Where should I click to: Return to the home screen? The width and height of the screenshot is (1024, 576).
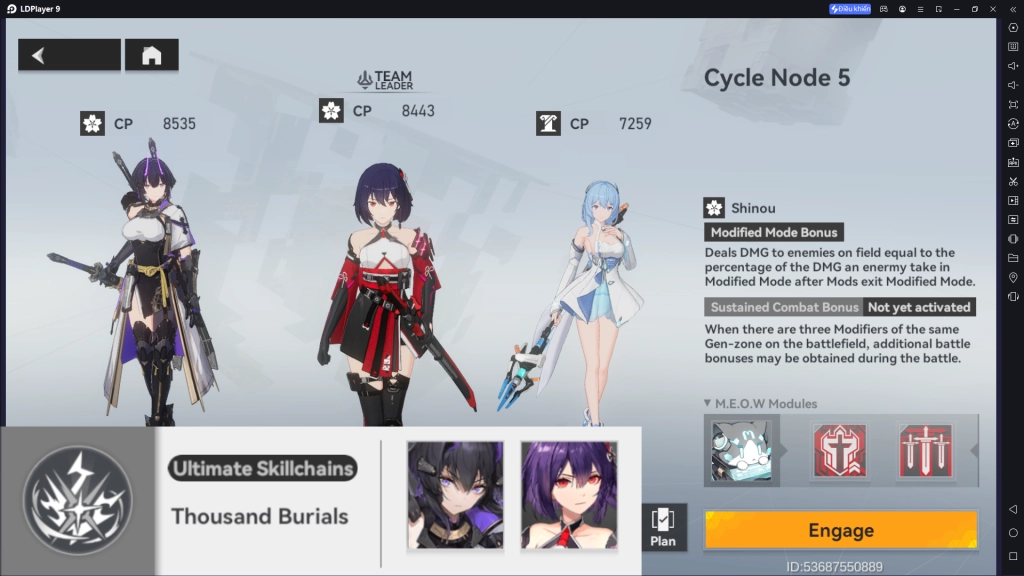point(151,55)
